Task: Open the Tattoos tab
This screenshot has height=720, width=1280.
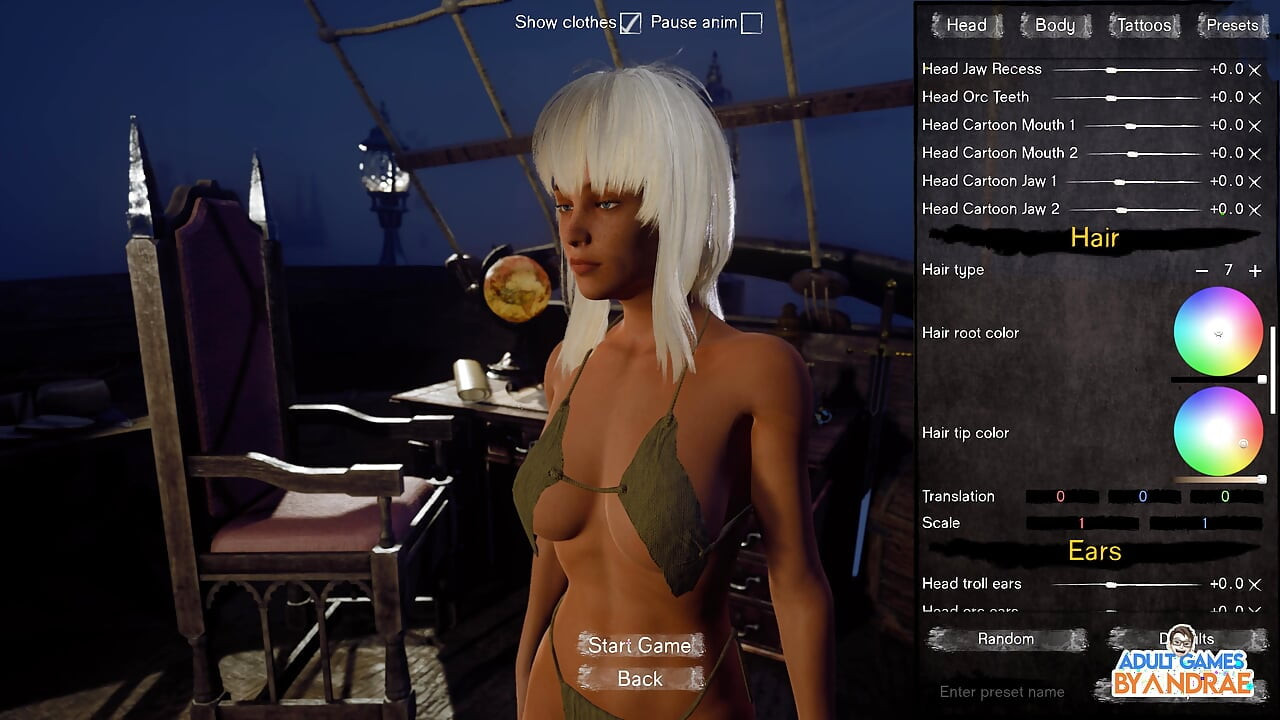Action: coord(1143,25)
